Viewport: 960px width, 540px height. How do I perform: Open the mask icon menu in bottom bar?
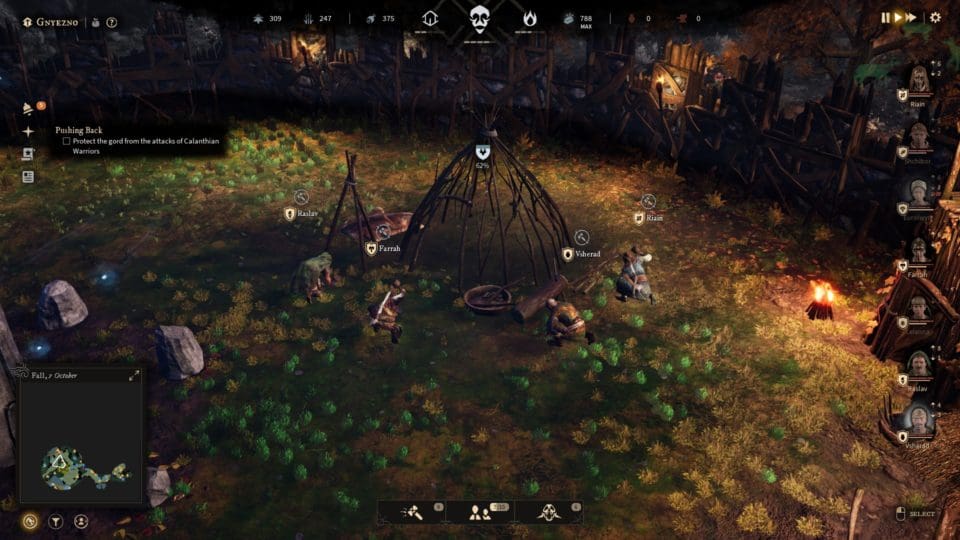548,512
